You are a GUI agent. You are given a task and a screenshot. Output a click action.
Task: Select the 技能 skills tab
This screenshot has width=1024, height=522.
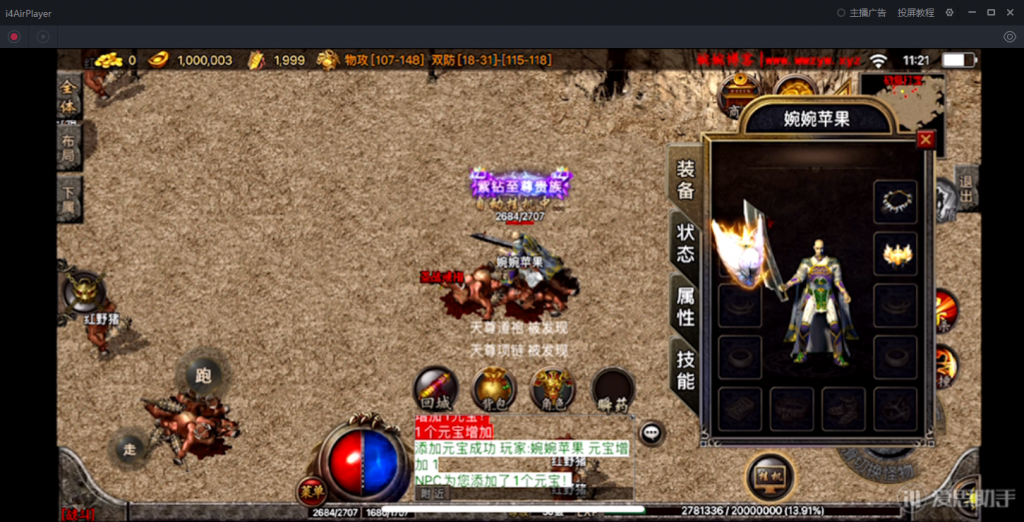point(685,369)
